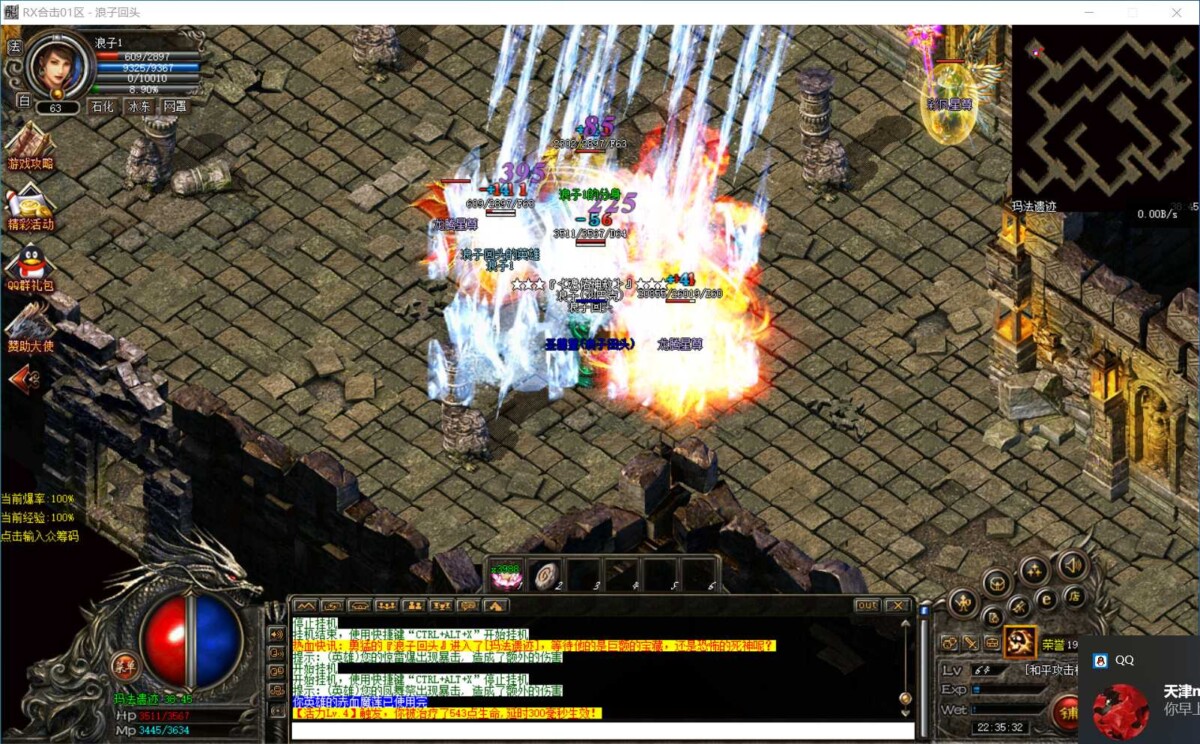
Task: Click the 冰冻 status button
Action: coord(139,106)
